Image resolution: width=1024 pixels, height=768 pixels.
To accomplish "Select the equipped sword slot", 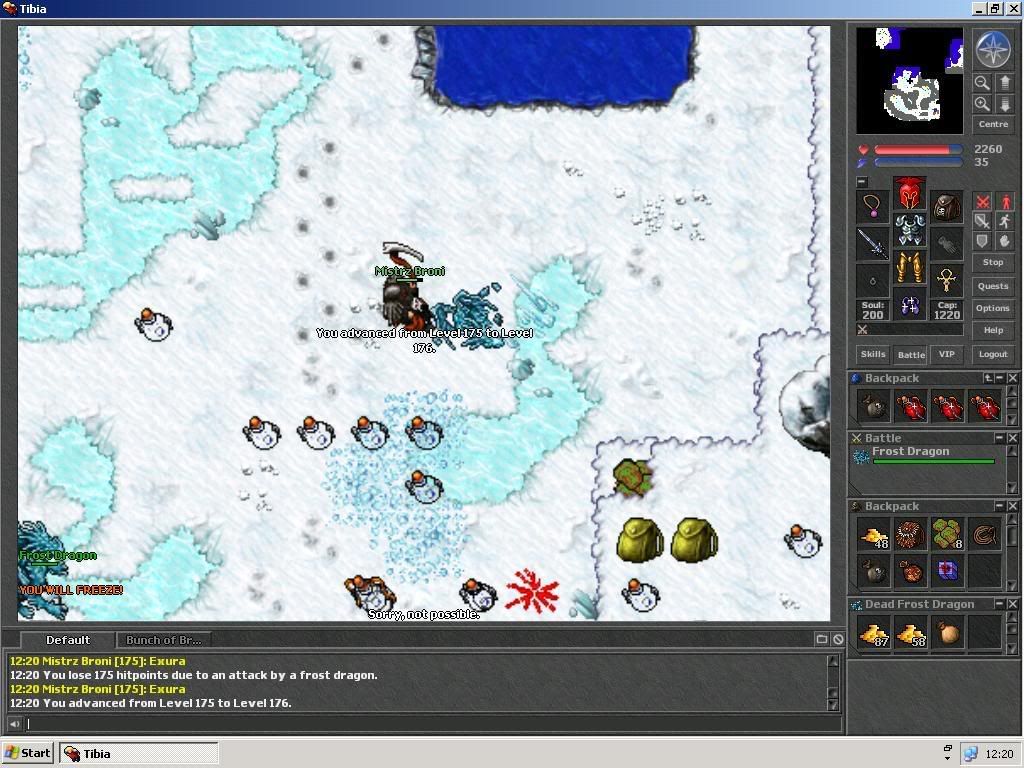I will pos(873,243).
